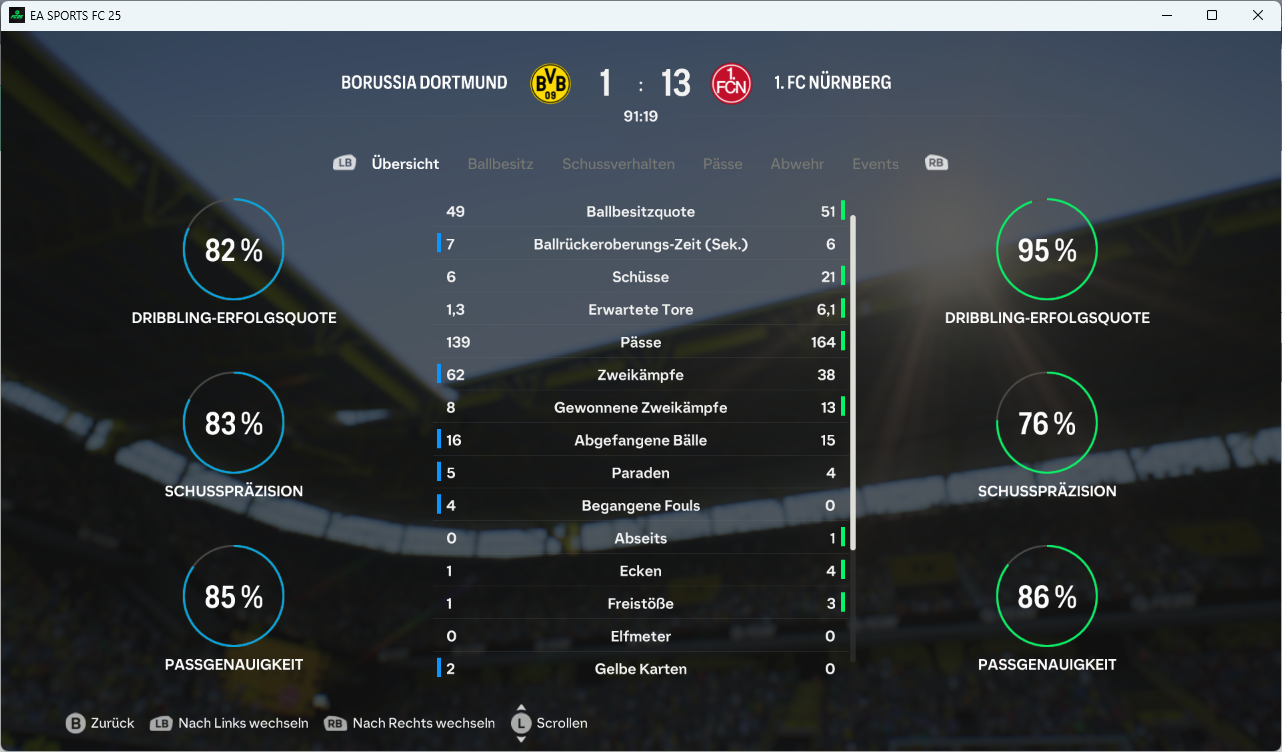The width and height of the screenshot is (1282, 752).
Task: Select the Abwehr tab
Action: click(797, 164)
